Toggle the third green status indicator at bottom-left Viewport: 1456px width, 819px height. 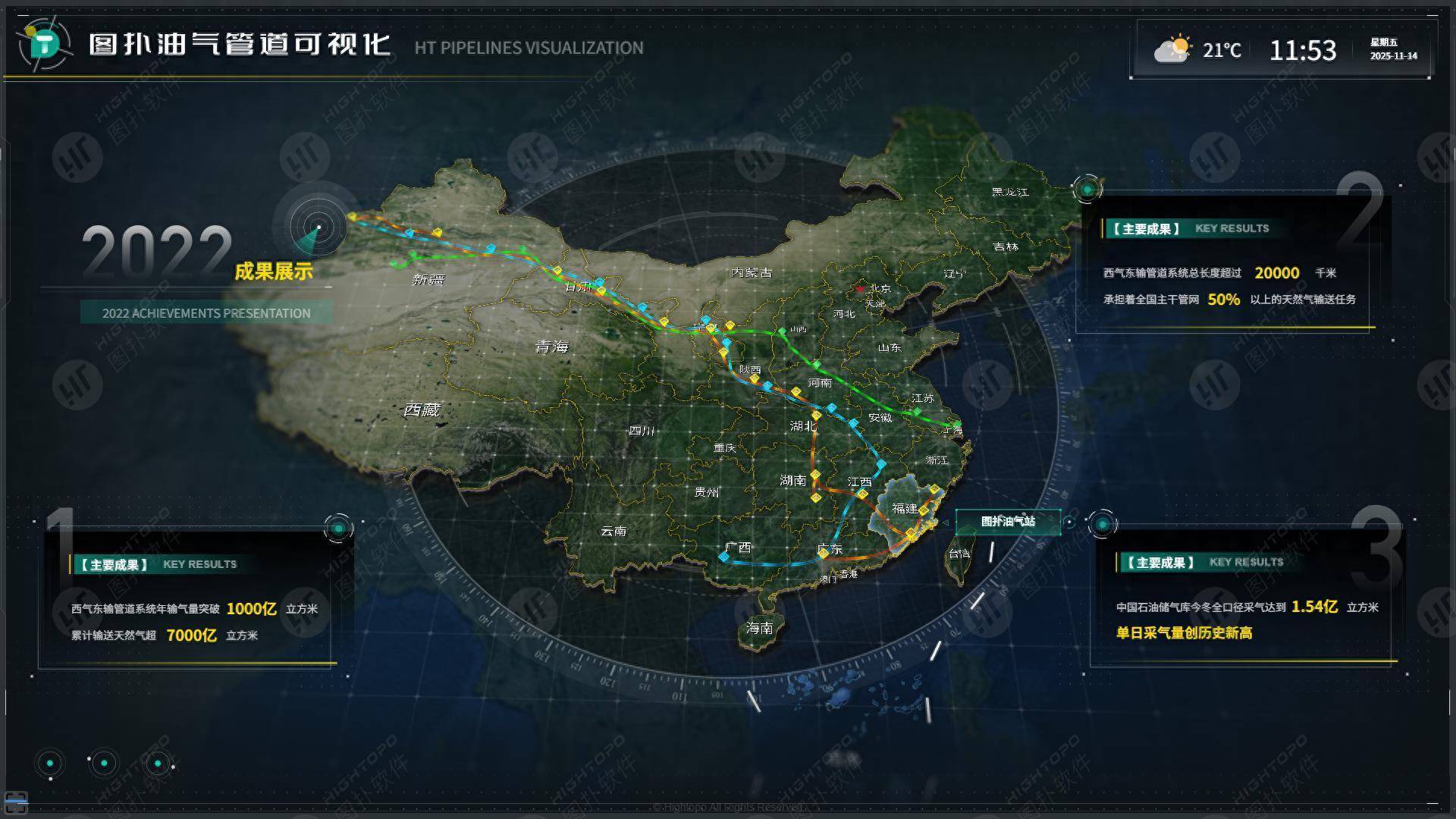(158, 764)
